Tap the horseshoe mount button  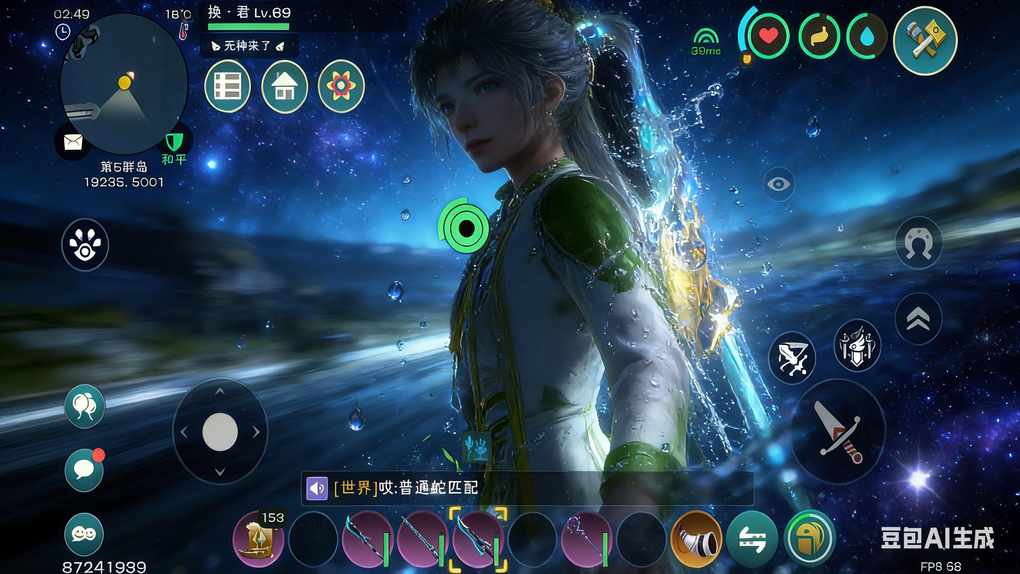918,243
